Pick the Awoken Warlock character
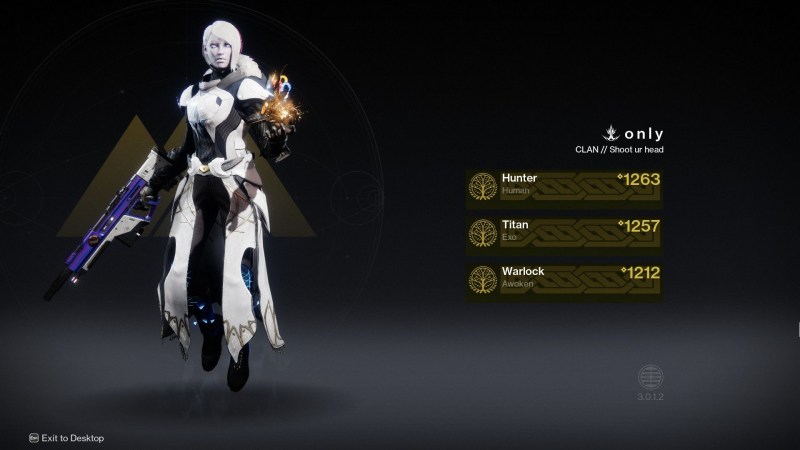800x450 pixels. tap(565, 278)
